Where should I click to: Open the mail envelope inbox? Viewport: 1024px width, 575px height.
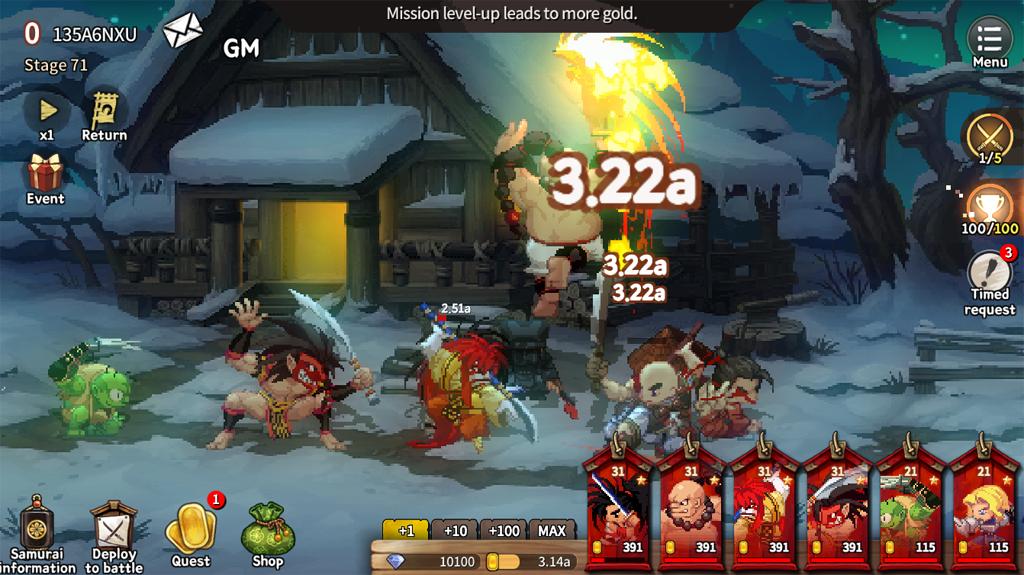183,31
